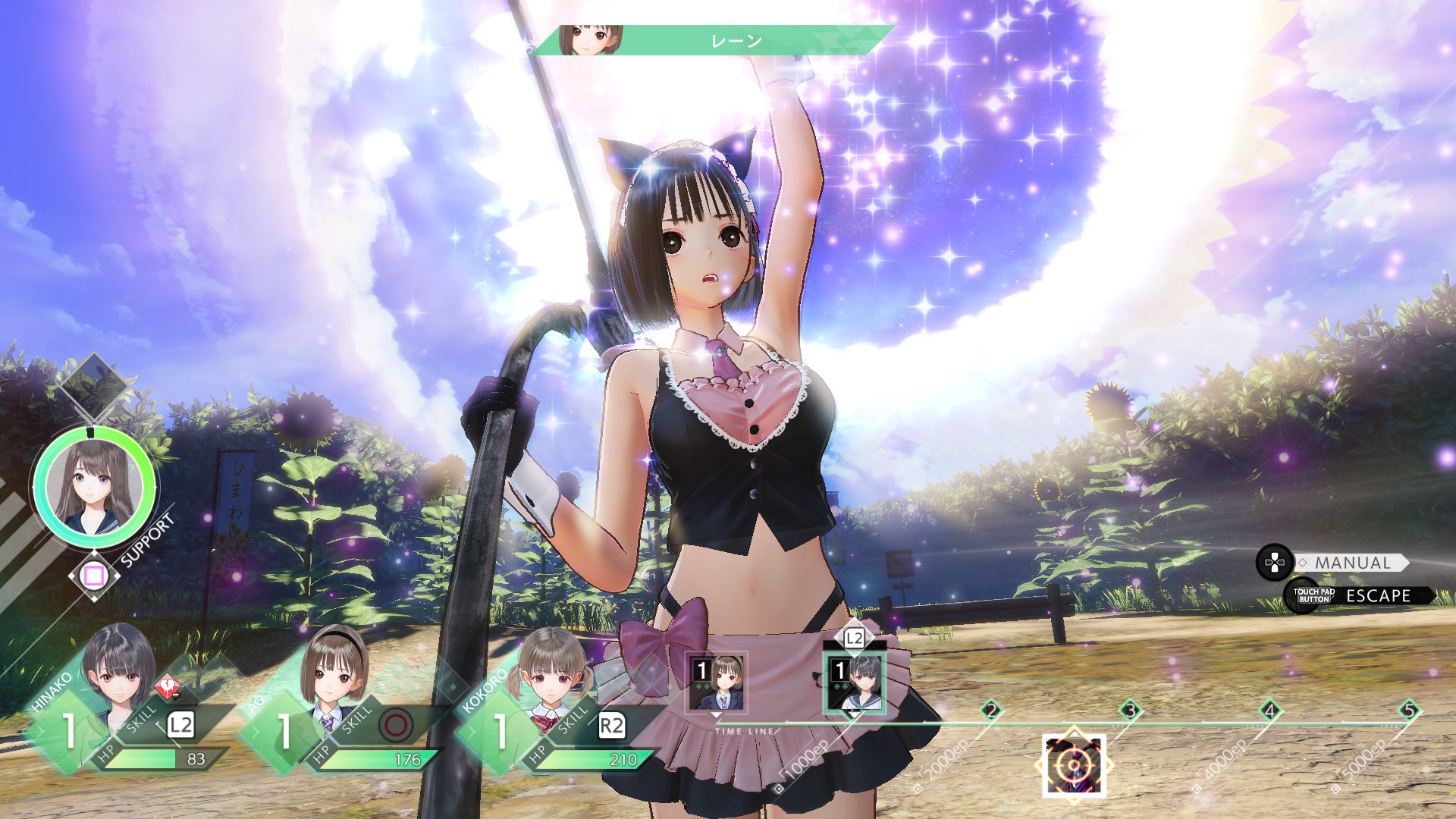Click timeline gear marker 3
1456x819 pixels.
(1130, 711)
